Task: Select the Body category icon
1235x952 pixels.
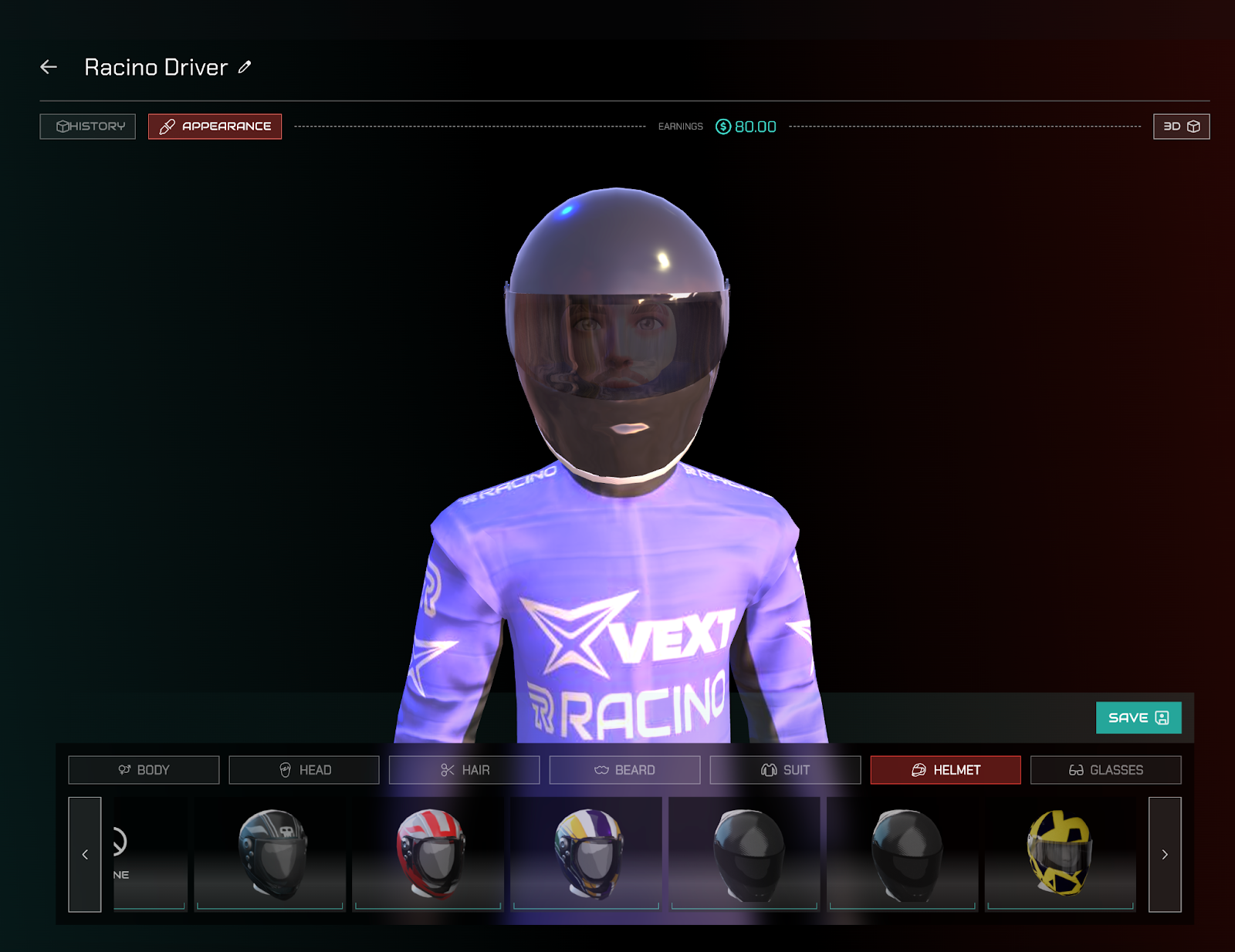Action: (125, 769)
